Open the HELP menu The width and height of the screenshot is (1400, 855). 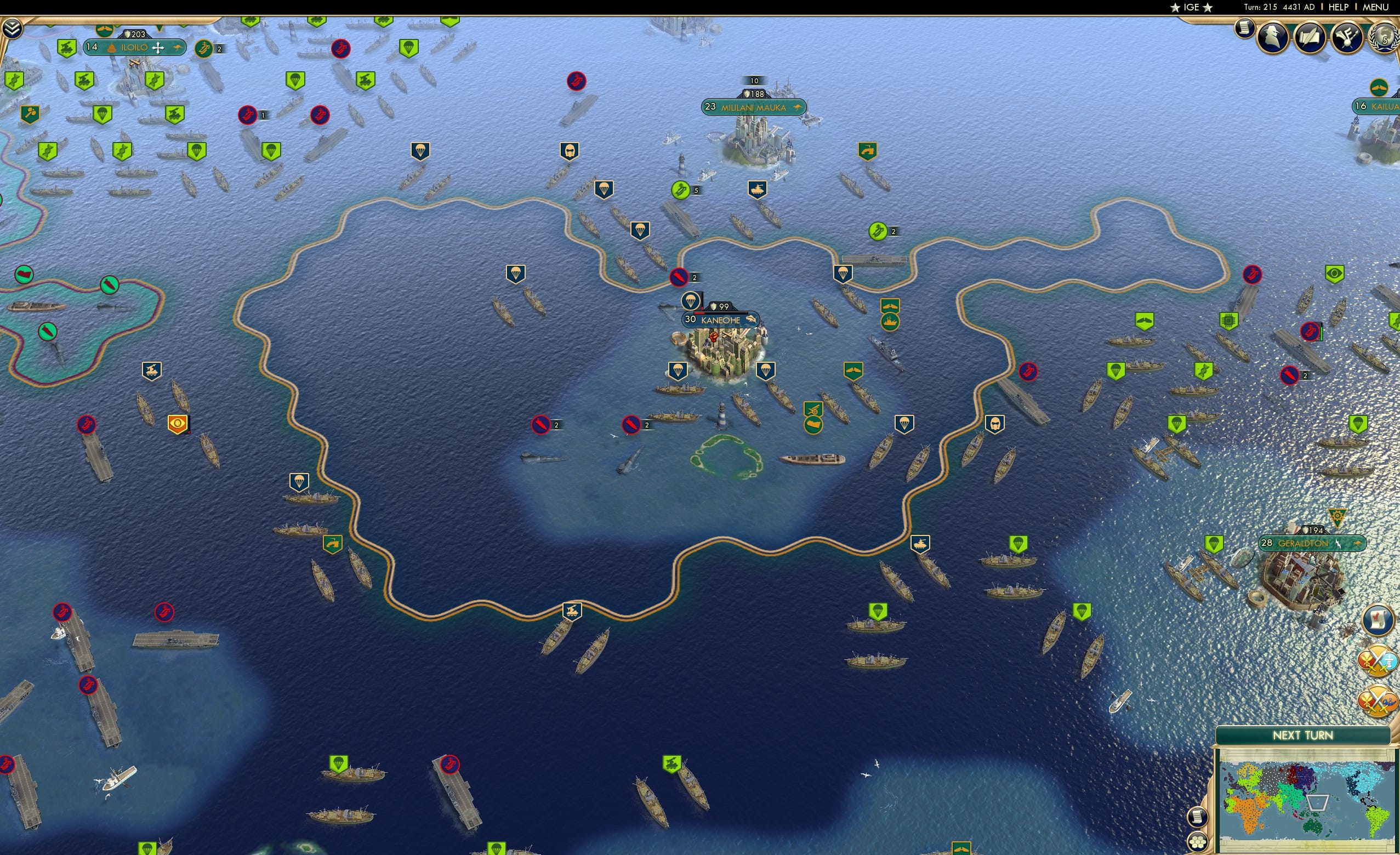1339,7
